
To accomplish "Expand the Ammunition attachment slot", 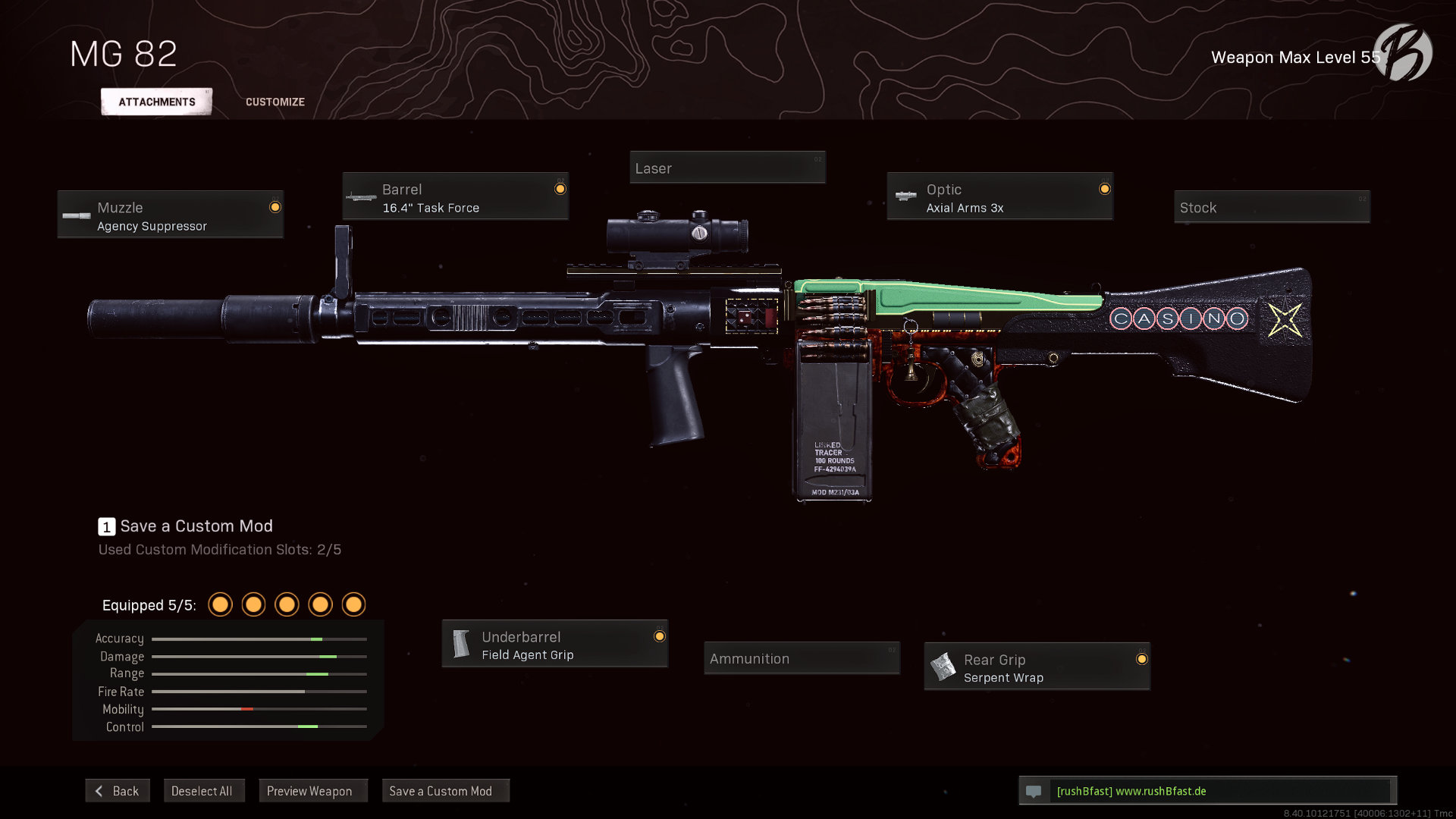I will pos(802,658).
